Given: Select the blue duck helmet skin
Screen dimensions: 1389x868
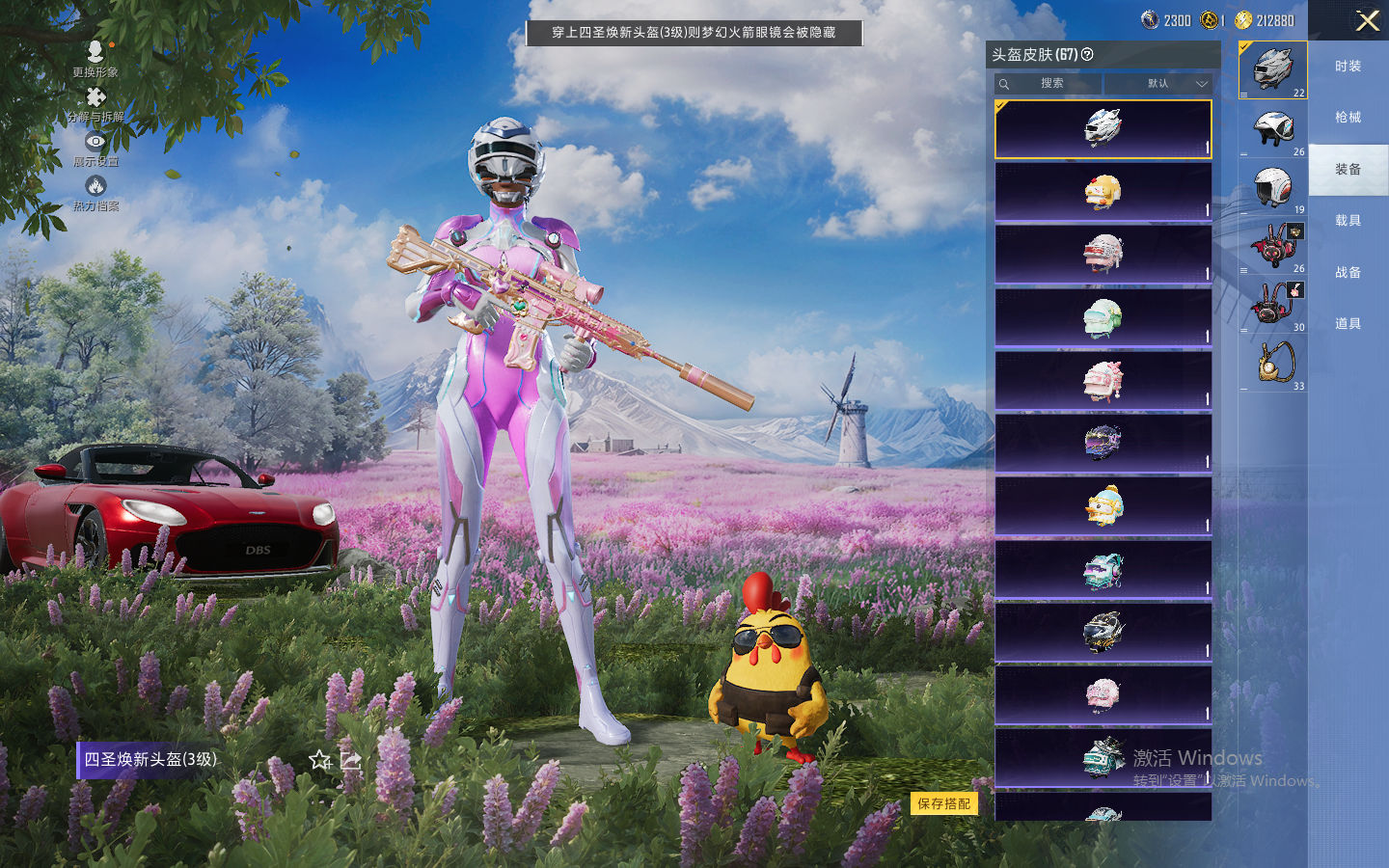Looking at the screenshot, I should pos(1103,505).
